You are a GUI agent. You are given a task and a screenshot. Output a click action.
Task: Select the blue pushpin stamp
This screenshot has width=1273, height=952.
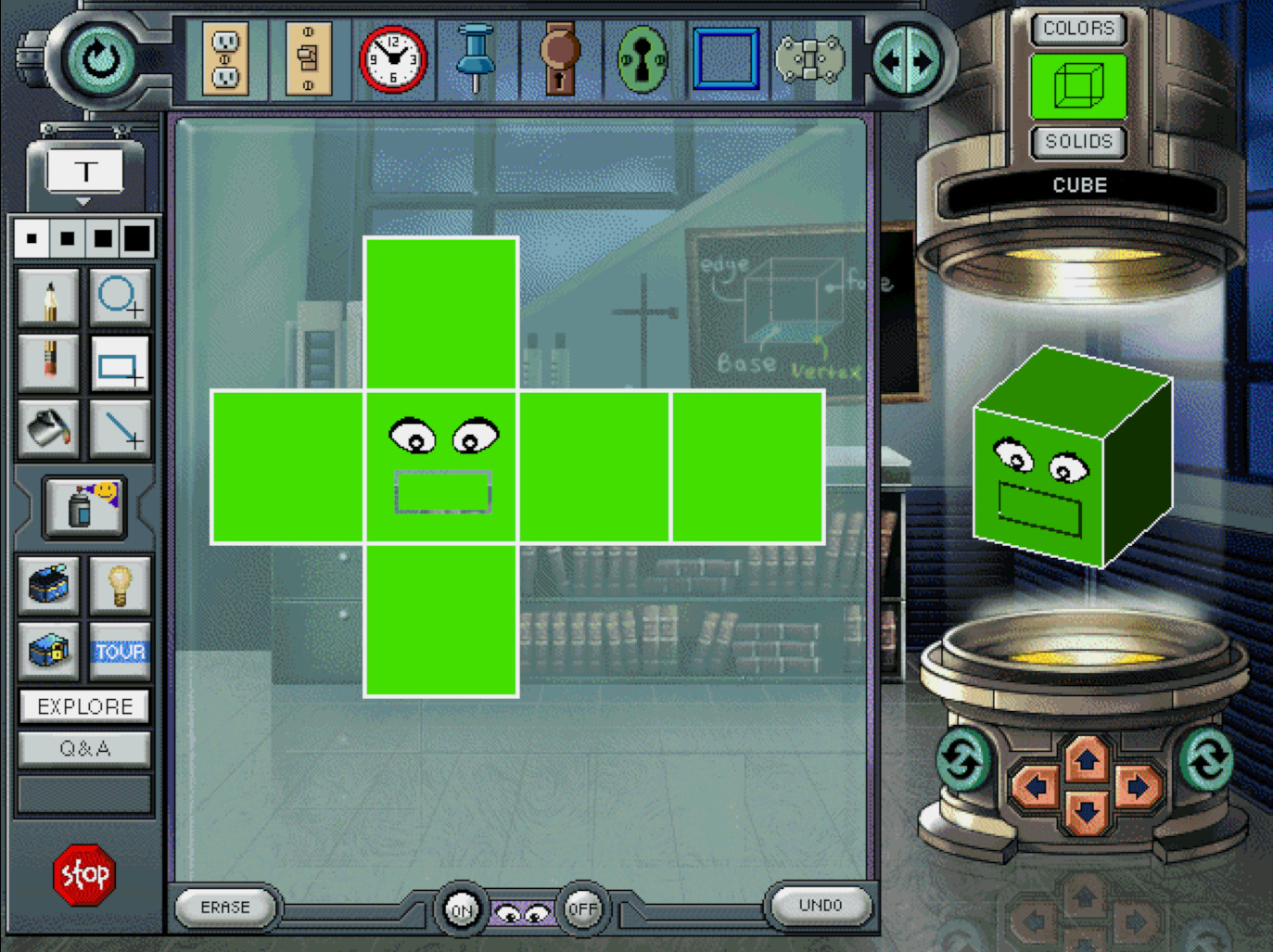tap(476, 58)
